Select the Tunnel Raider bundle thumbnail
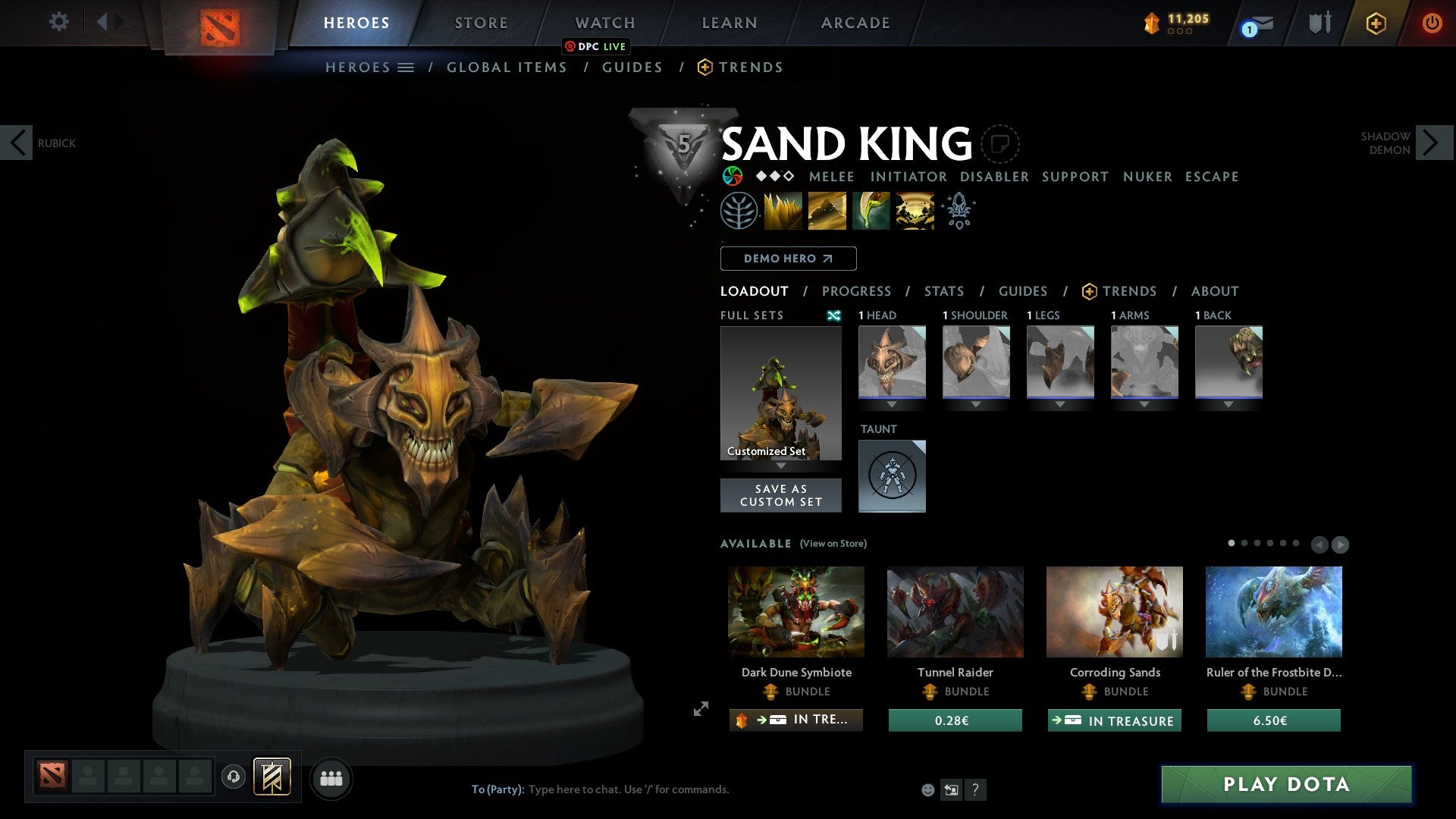The height and width of the screenshot is (819, 1456). 955,611
